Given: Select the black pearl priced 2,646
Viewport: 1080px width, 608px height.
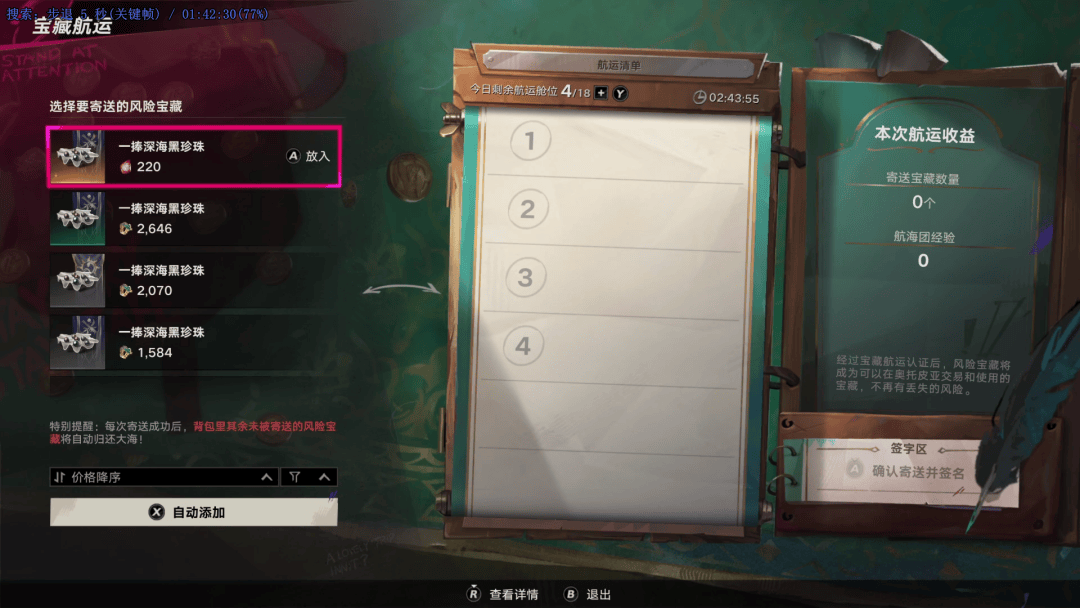Looking at the screenshot, I should click(195, 219).
